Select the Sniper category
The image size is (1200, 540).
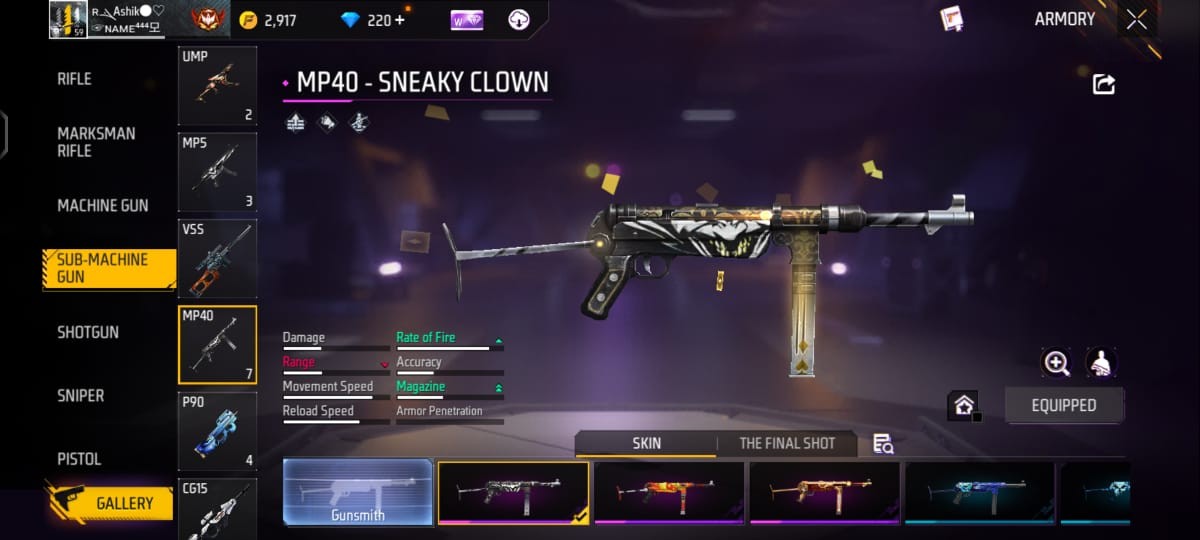tap(80, 396)
